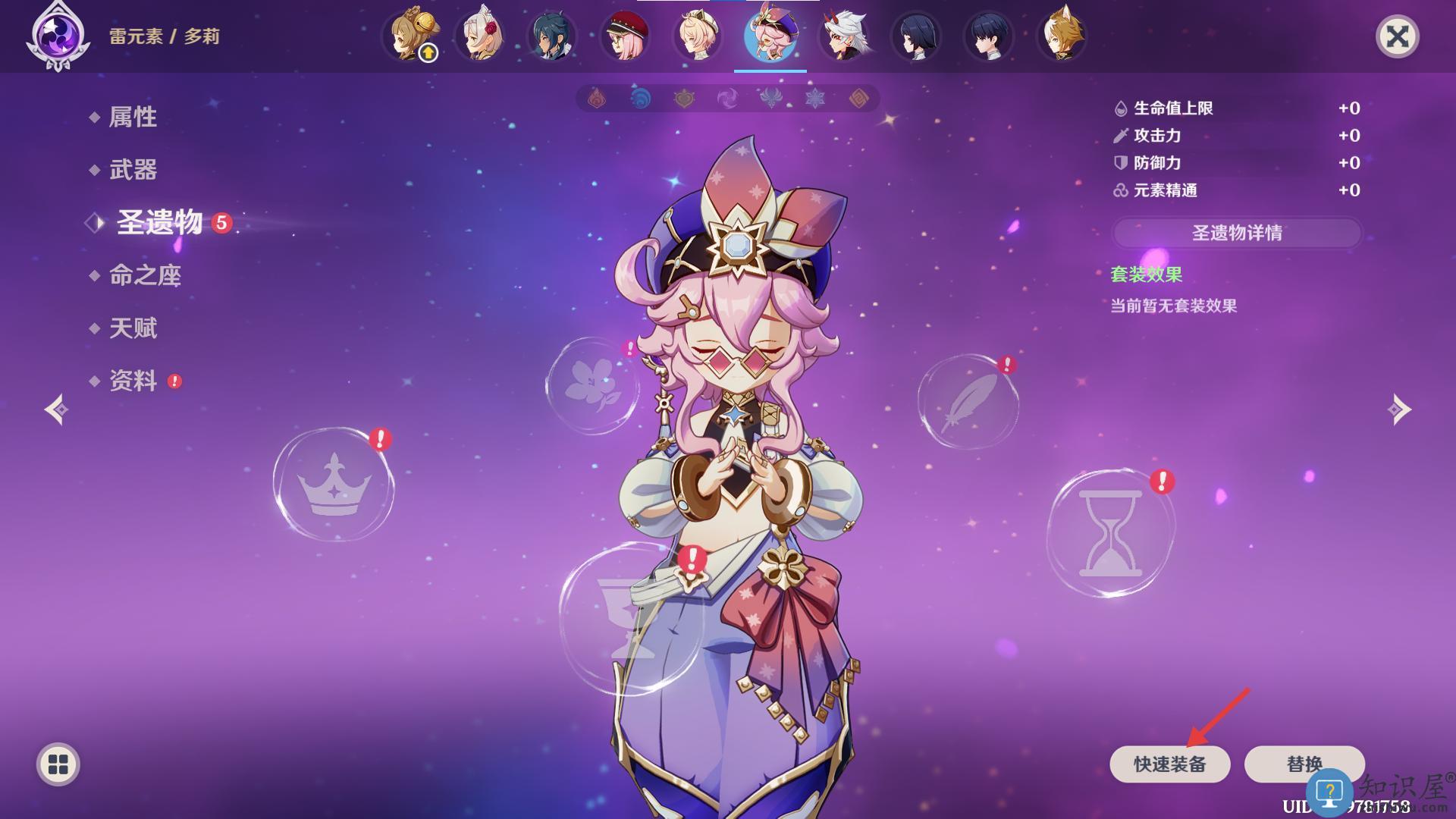The width and height of the screenshot is (1456, 819).
Task: Select the feather artifact slot
Action: pos(968,402)
